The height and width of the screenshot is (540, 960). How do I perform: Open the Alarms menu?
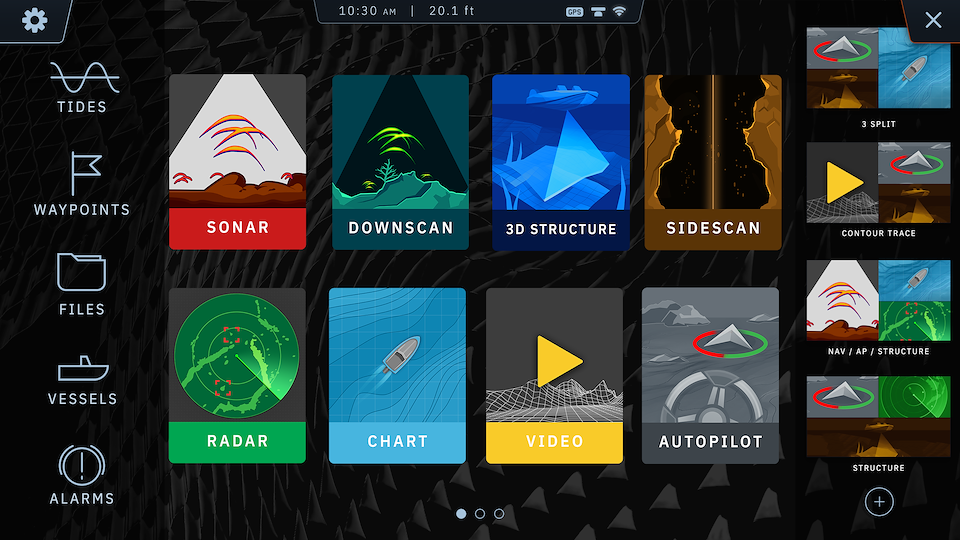[82, 475]
